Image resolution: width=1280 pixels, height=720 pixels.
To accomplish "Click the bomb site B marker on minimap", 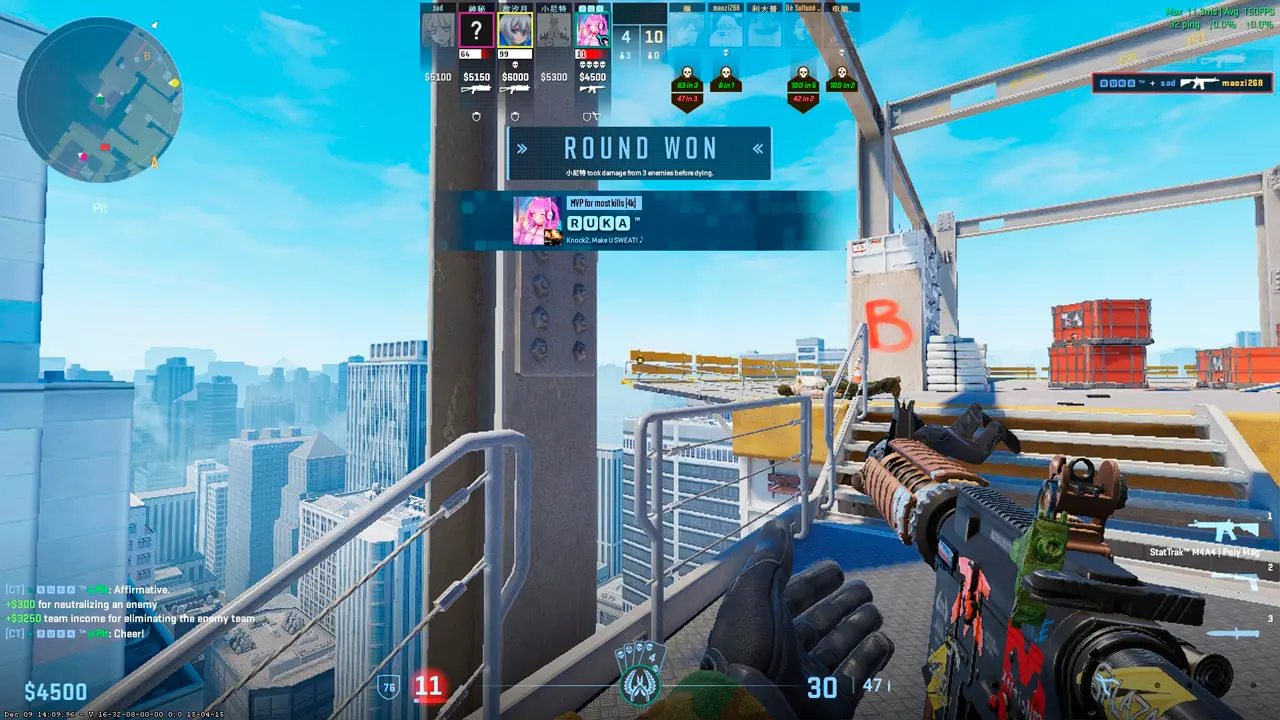I will point(147,57).
